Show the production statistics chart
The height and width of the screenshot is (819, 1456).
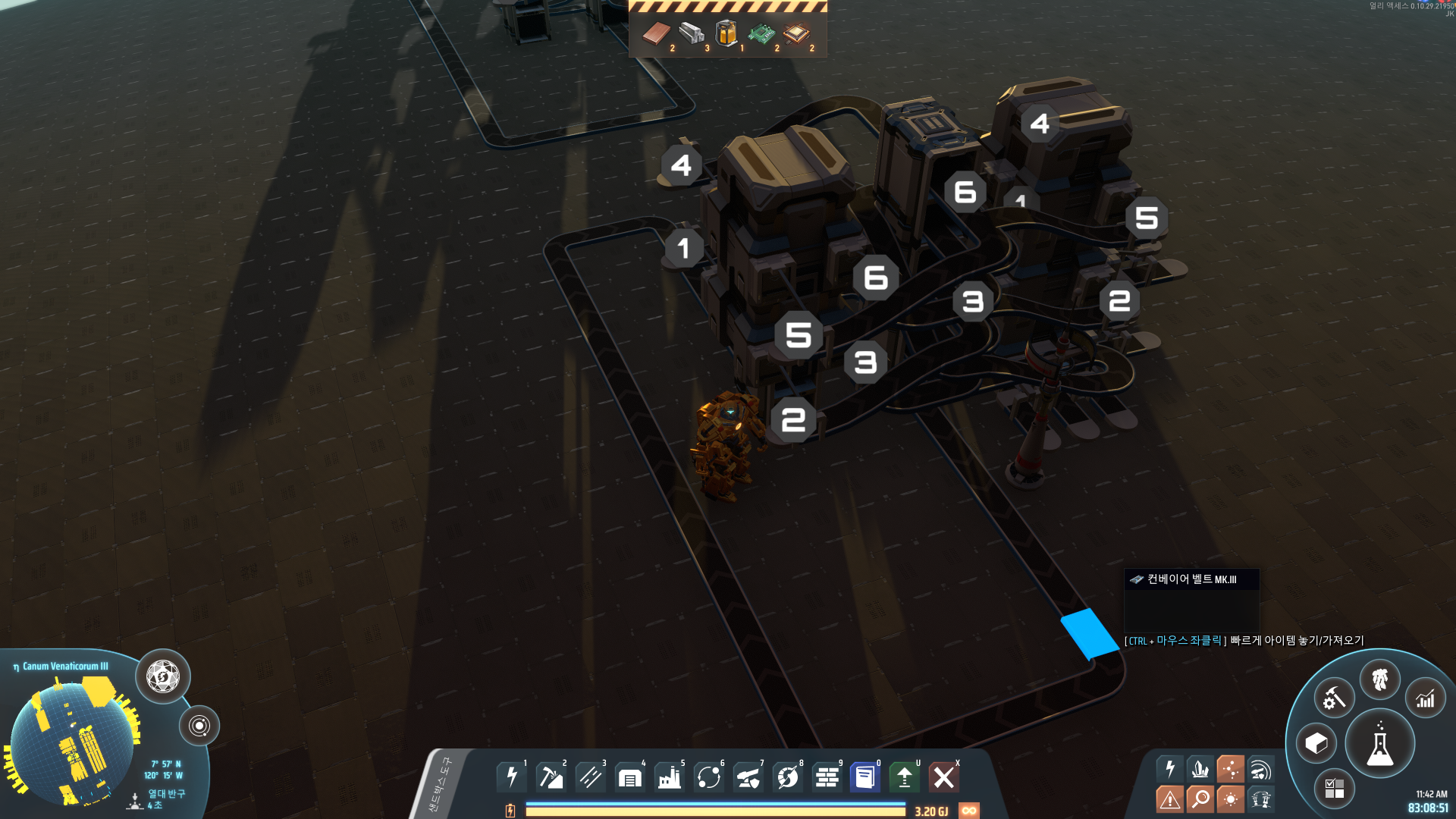[1426, 698]
